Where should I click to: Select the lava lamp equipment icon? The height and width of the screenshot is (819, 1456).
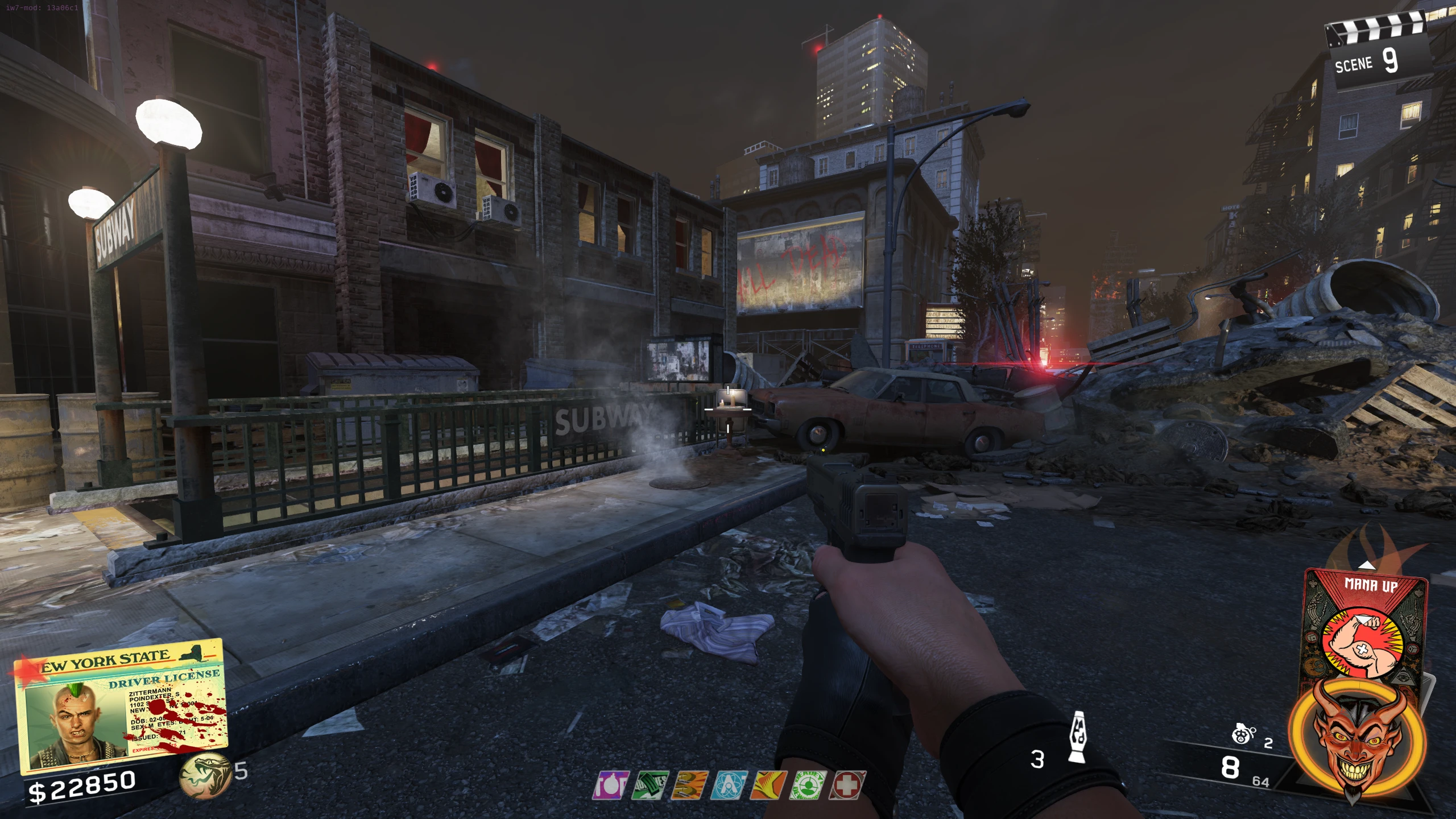click(x=1077, y=737)
